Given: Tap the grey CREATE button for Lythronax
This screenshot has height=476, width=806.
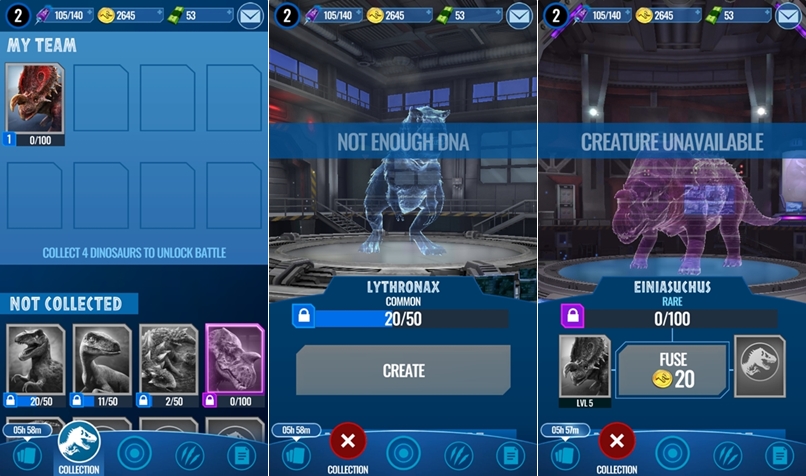Looking at the screenshot, I should 403,370.
